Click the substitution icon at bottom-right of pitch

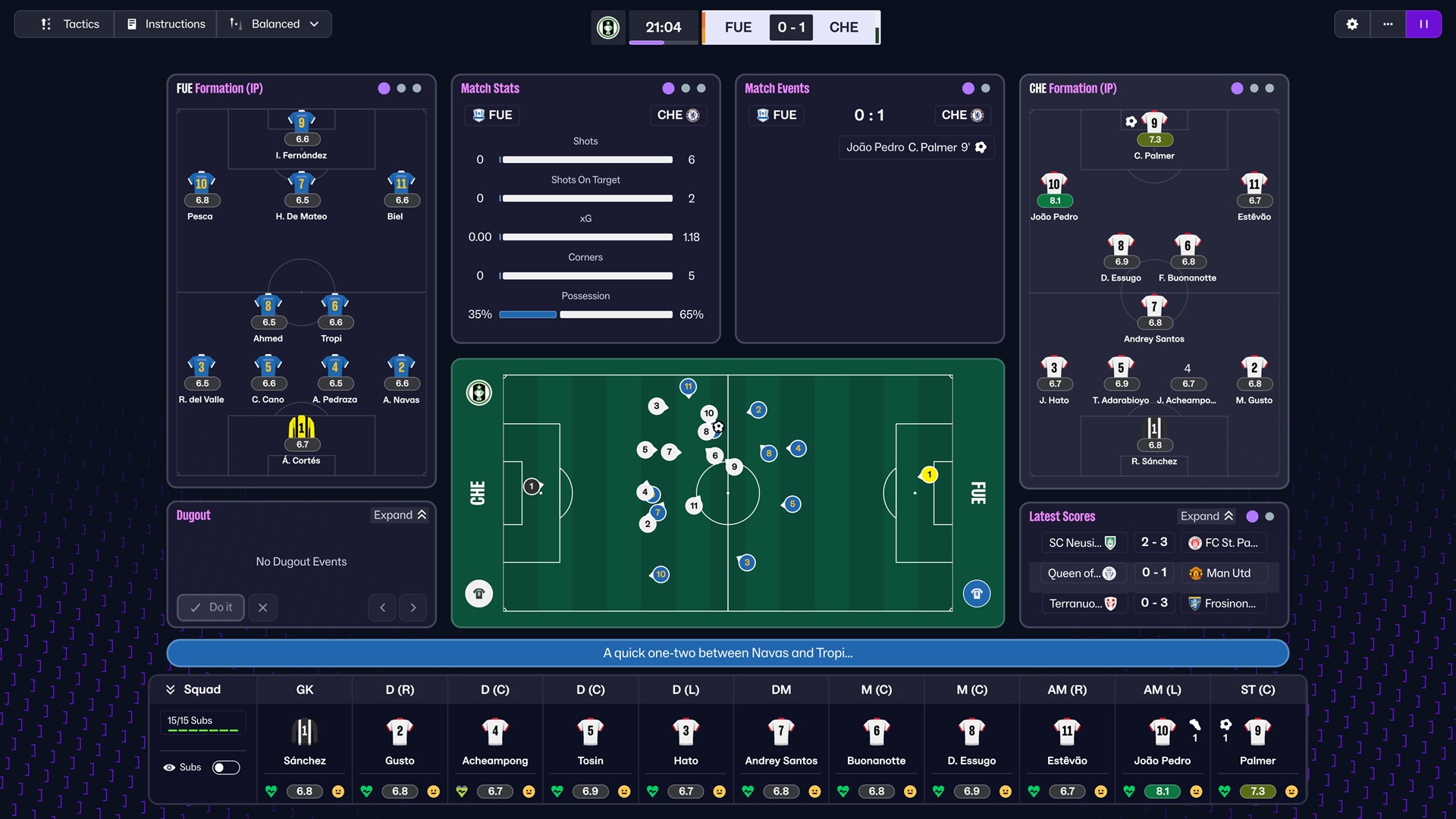click(x=977, y=594)
